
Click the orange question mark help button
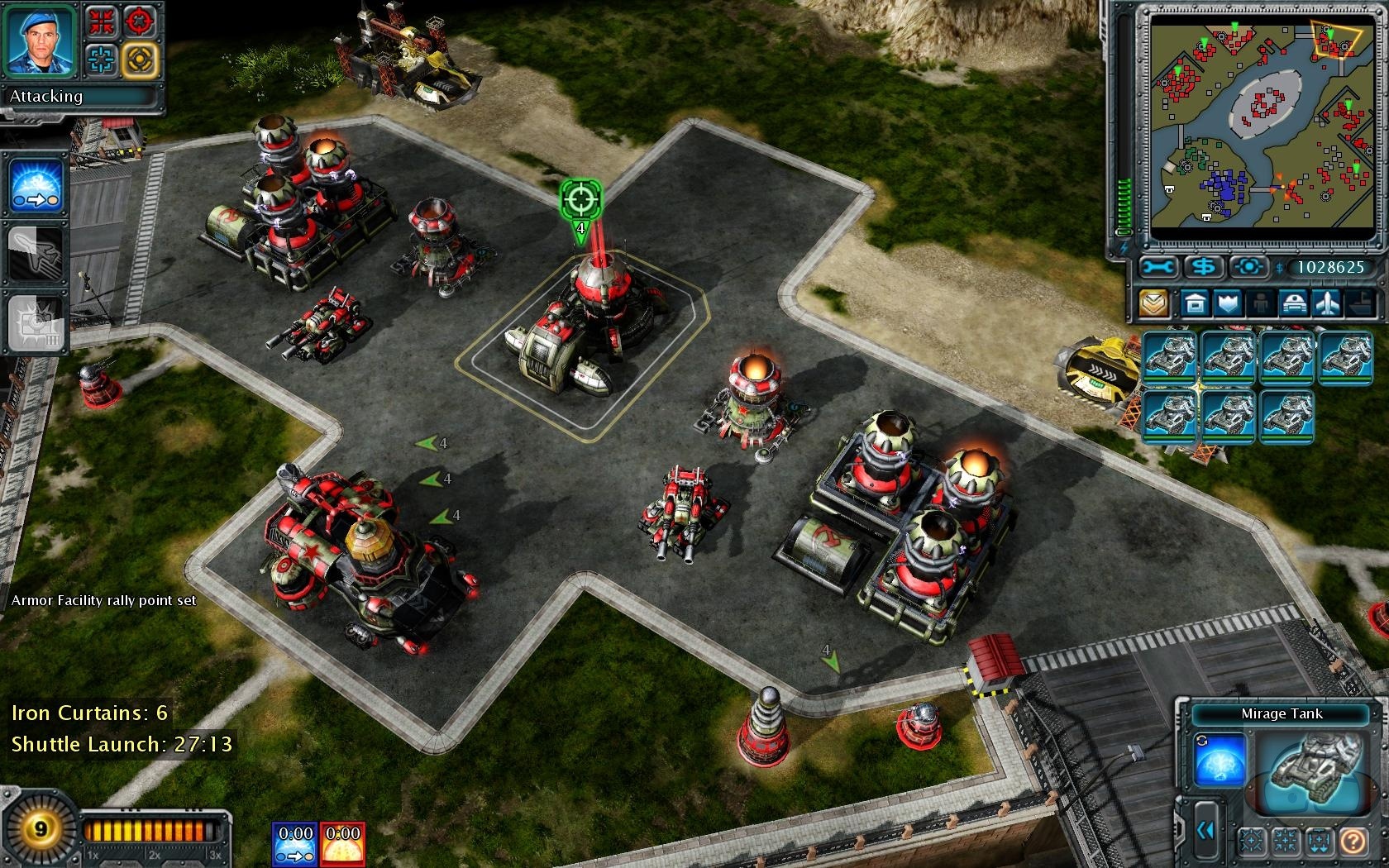(x=1353, y=842)
